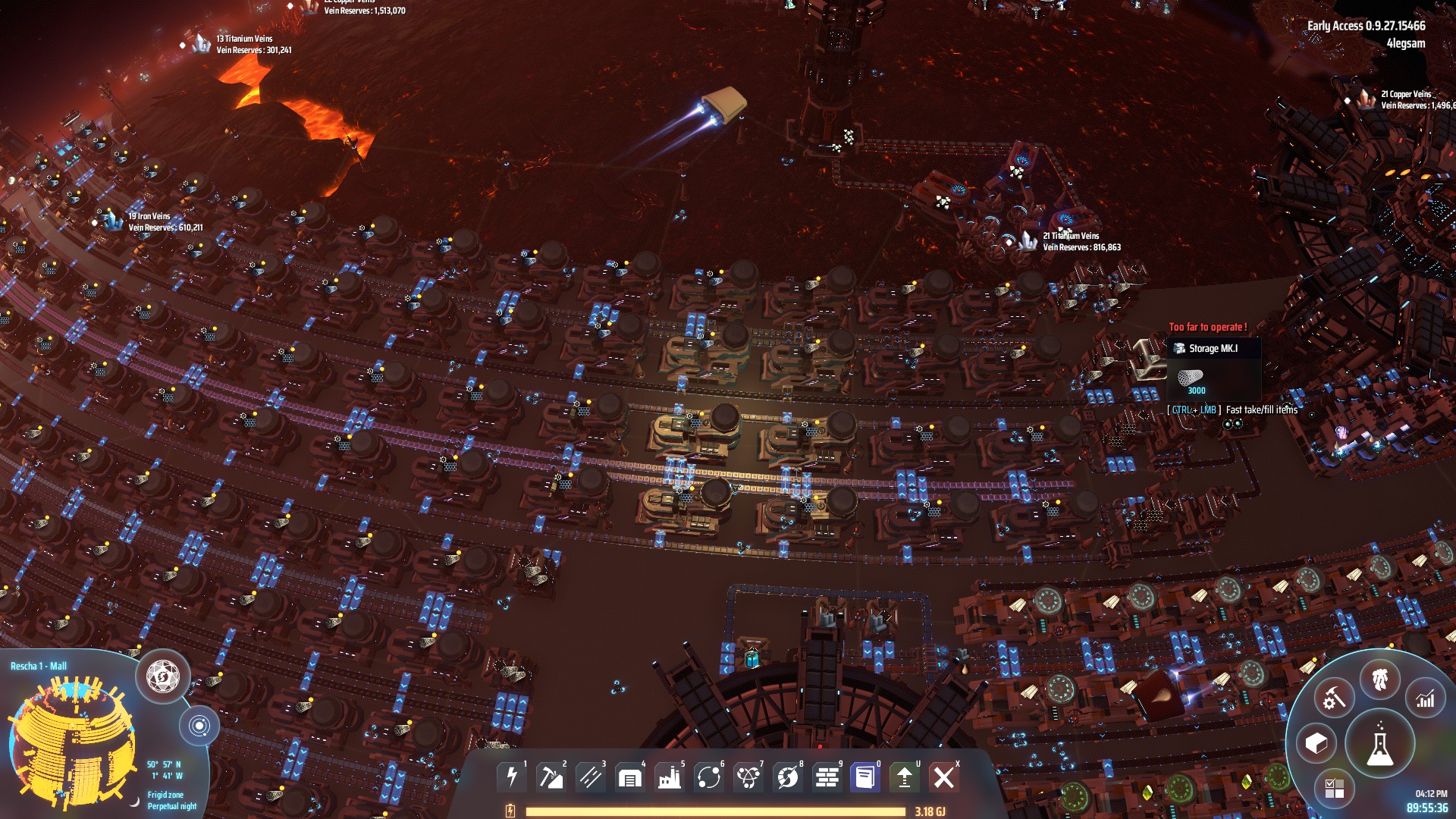Open the starmap orbit icon
Image resolution: width=1456 pixels, height=819 pixels.
(199, 726)
